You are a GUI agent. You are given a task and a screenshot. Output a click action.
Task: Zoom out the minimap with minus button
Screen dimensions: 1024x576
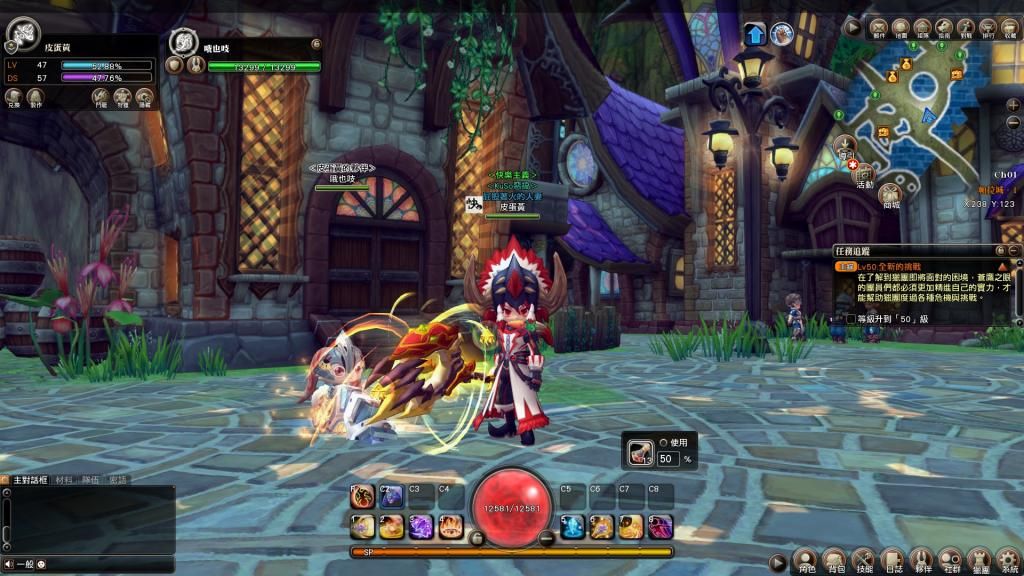tap(1014, 121)
